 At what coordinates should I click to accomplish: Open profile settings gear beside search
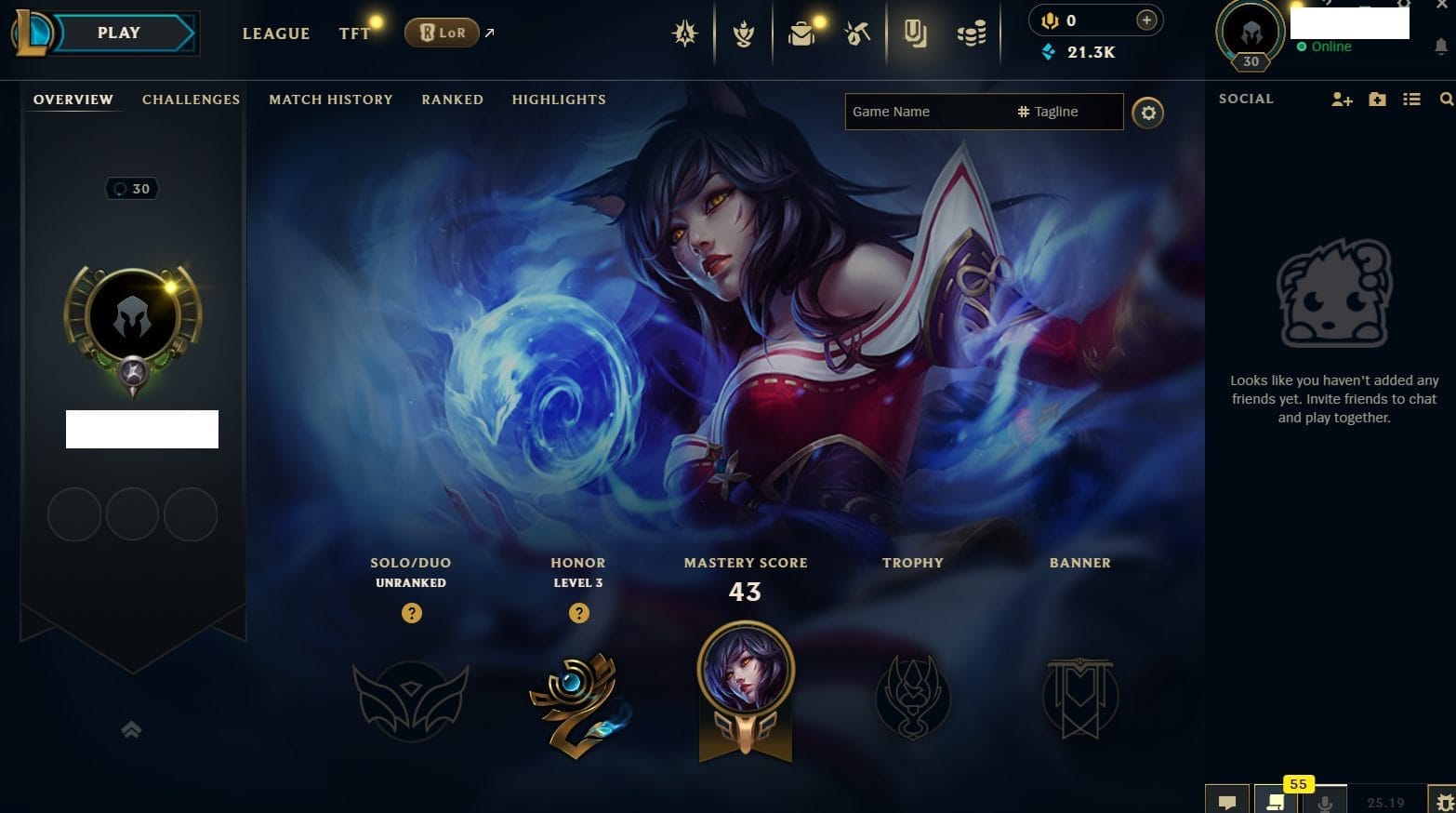pos(1148,113)
